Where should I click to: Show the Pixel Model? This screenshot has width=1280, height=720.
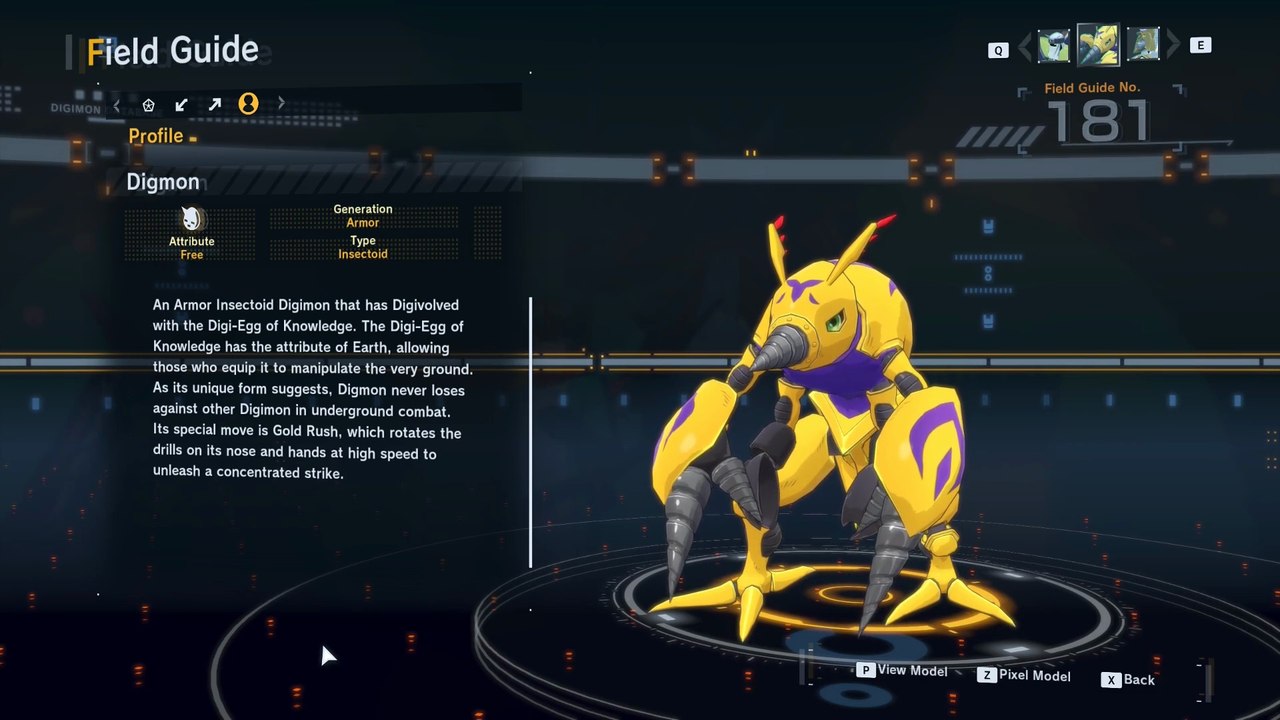click(1024, 676)
